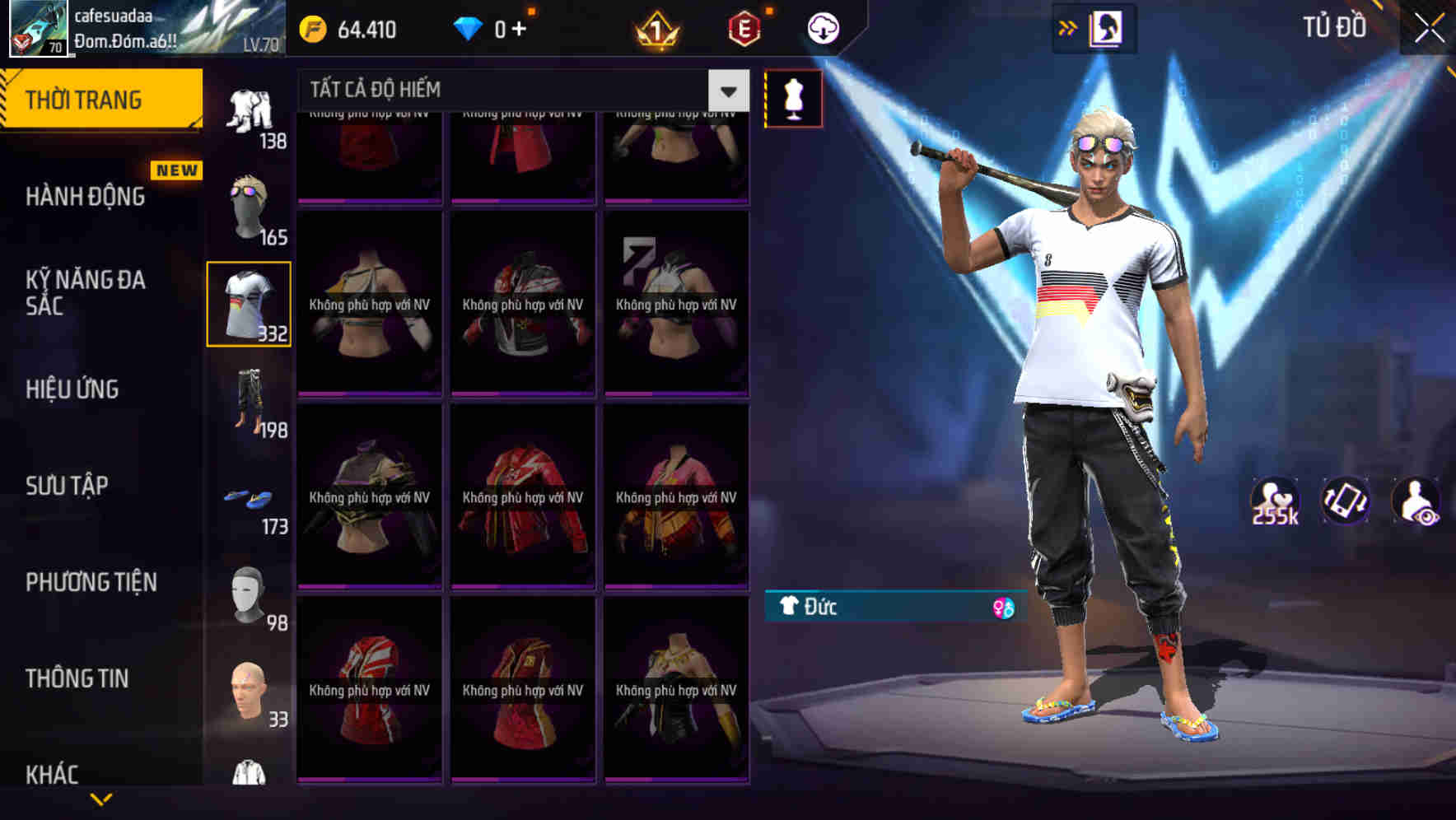Click the E badge icon with notification dot
This screenshot has height=820, width=1456.
pyautogui.click(x=744, y=27)
